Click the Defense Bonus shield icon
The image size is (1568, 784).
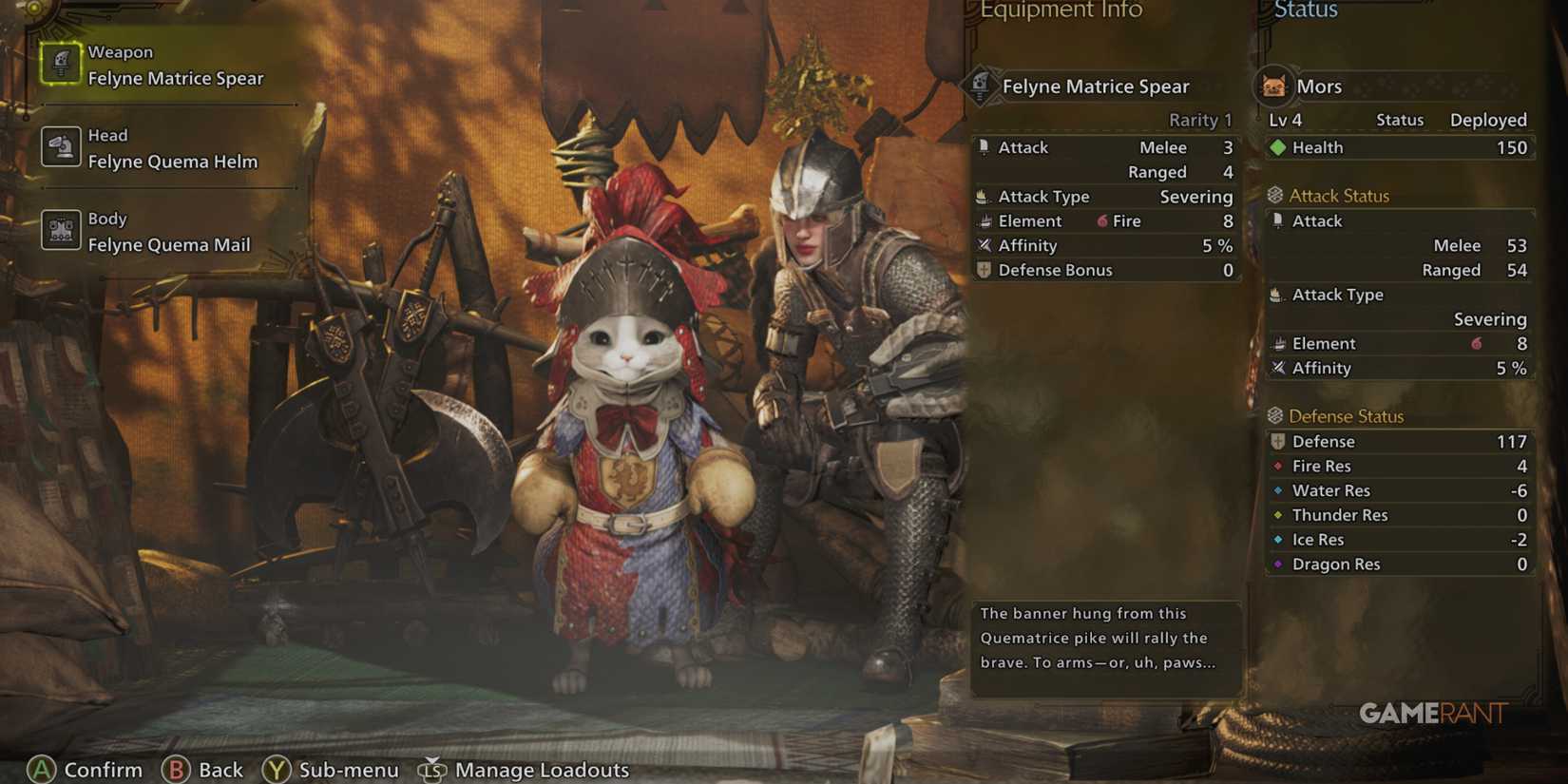tap(985, 270)
